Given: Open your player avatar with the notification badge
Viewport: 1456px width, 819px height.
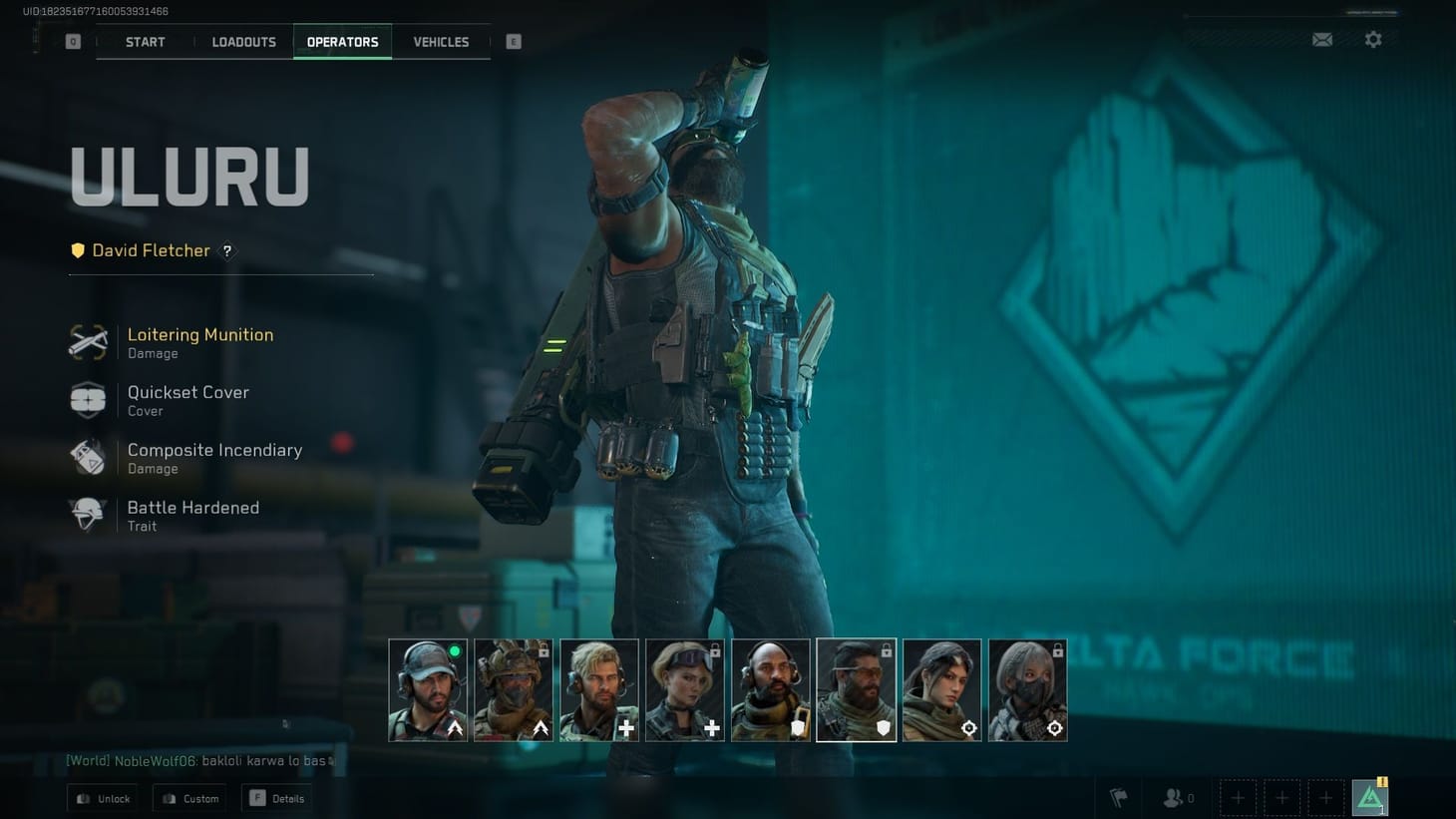Looking at the screenshot, I should click(x=1370, y=795).
